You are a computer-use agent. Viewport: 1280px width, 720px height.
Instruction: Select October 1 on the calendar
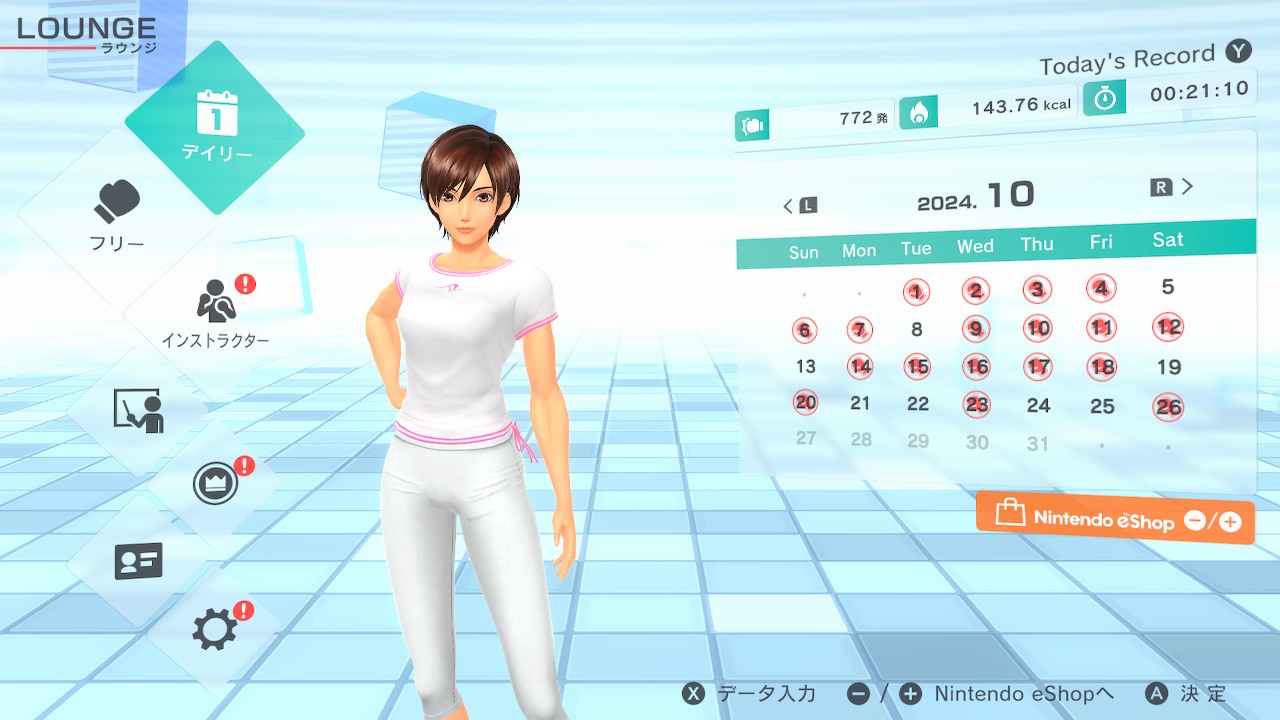point(916,292)
